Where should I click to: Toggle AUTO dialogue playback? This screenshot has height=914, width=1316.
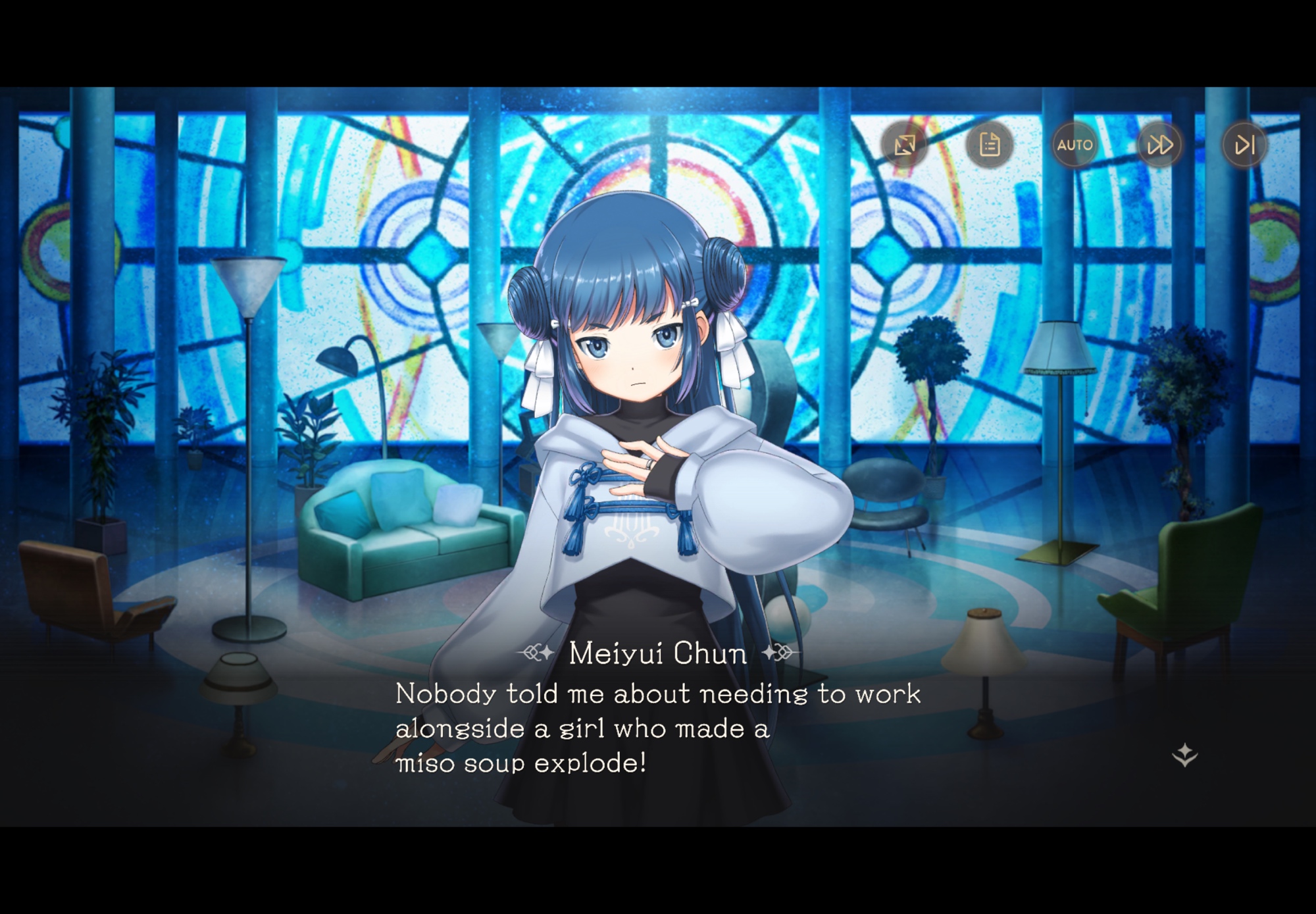point(1075,144)
